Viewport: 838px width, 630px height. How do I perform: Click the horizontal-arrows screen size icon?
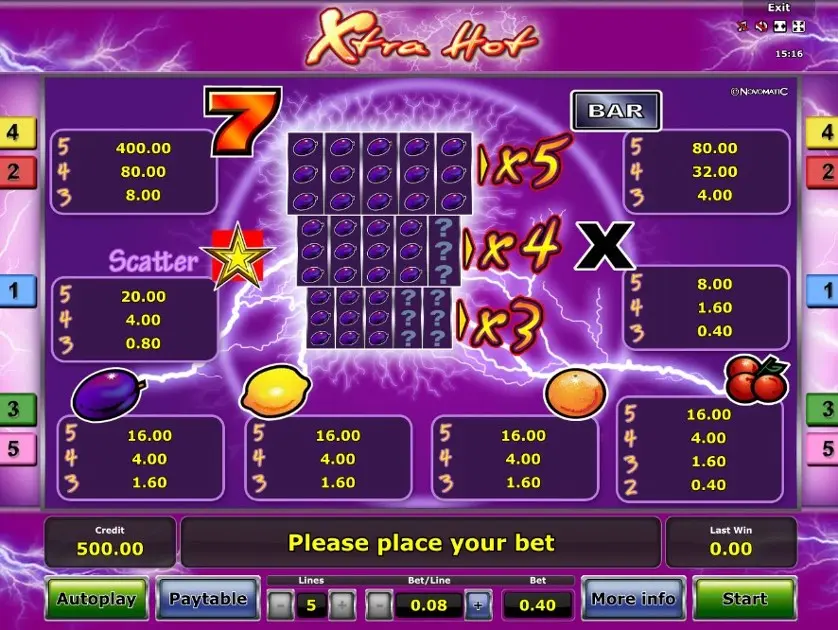[x=780, y=26]
